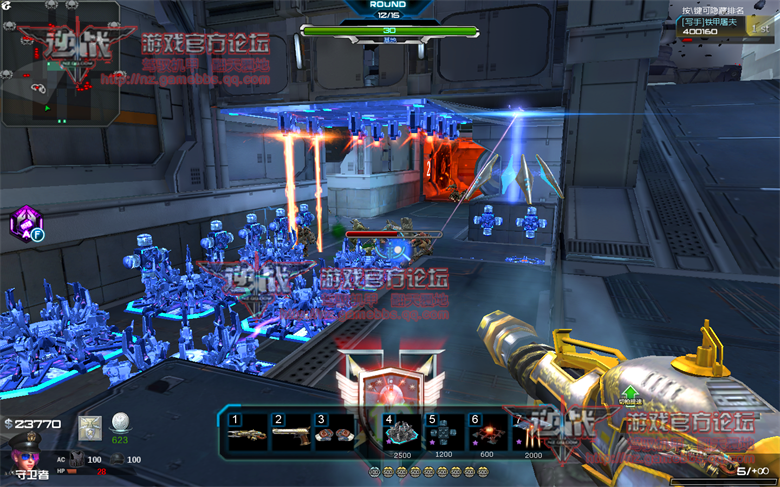Choose the grenade pair in slot 3
Viewport: 780px width, 487px height.
(x=335, y=433)
